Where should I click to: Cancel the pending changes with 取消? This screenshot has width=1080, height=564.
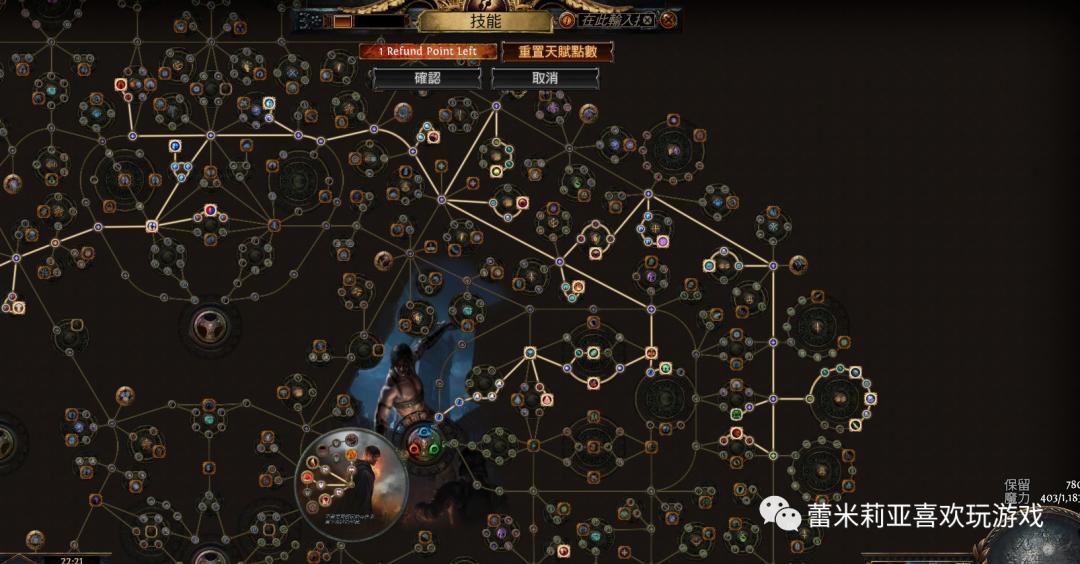545,78
